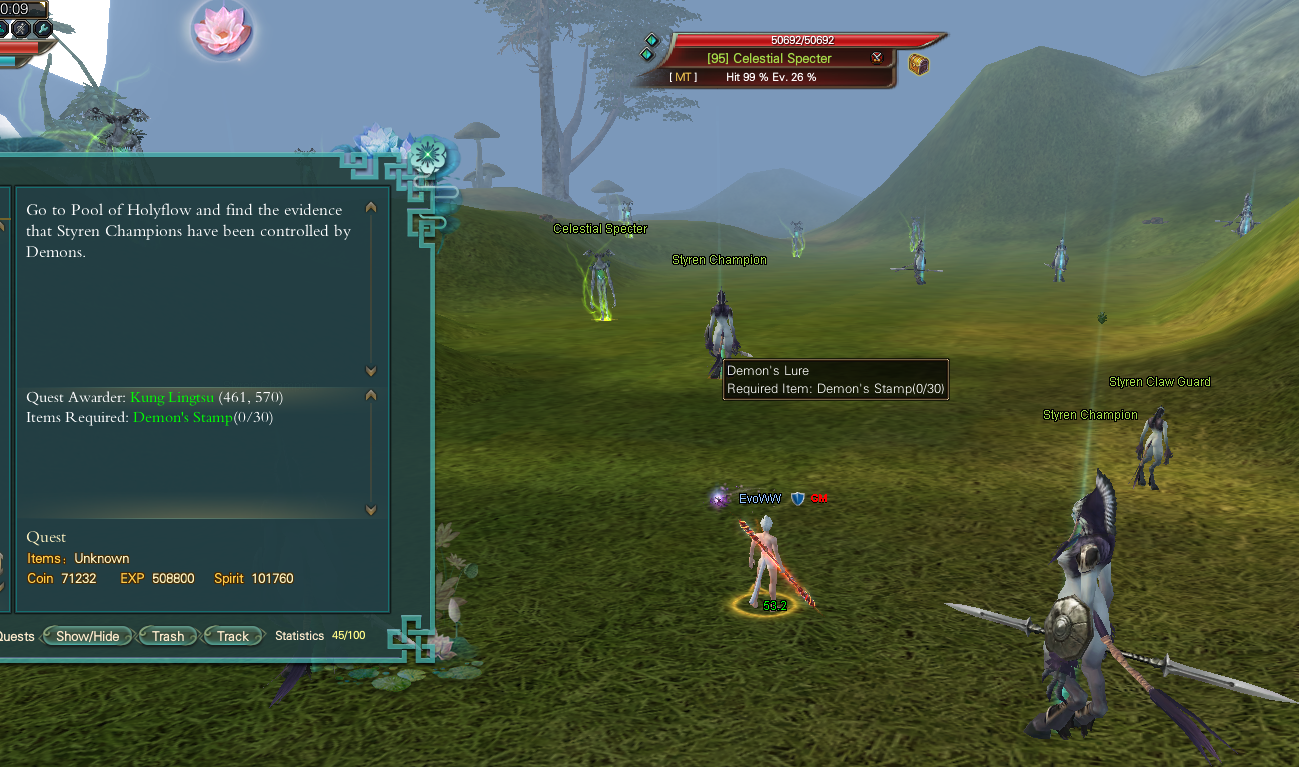Click the crossed swords icon on target frame
The image size is (1299, 767).
pyautogui.click(x=877, y=58)
